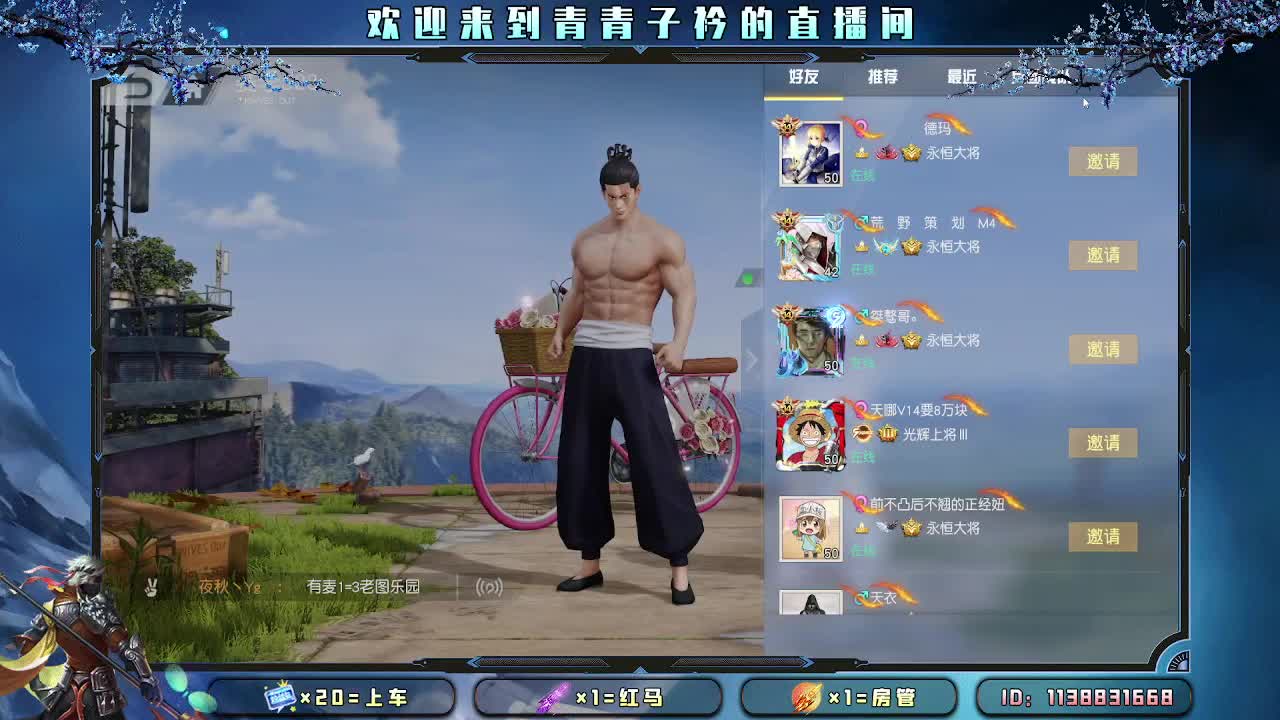Invite player 天哪V14要8万块
Viewport: 1280px width, 720px height.
[x=1102, y=443]
